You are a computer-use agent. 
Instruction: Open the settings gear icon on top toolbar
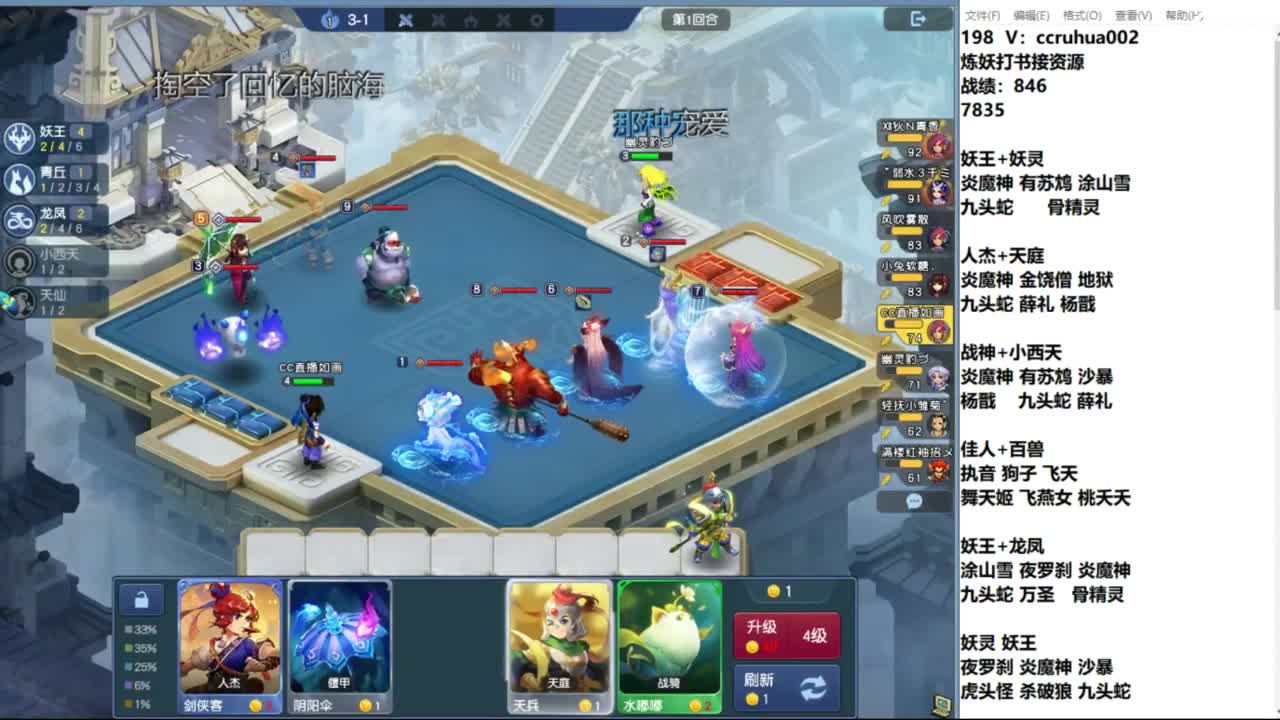(536, 20)
